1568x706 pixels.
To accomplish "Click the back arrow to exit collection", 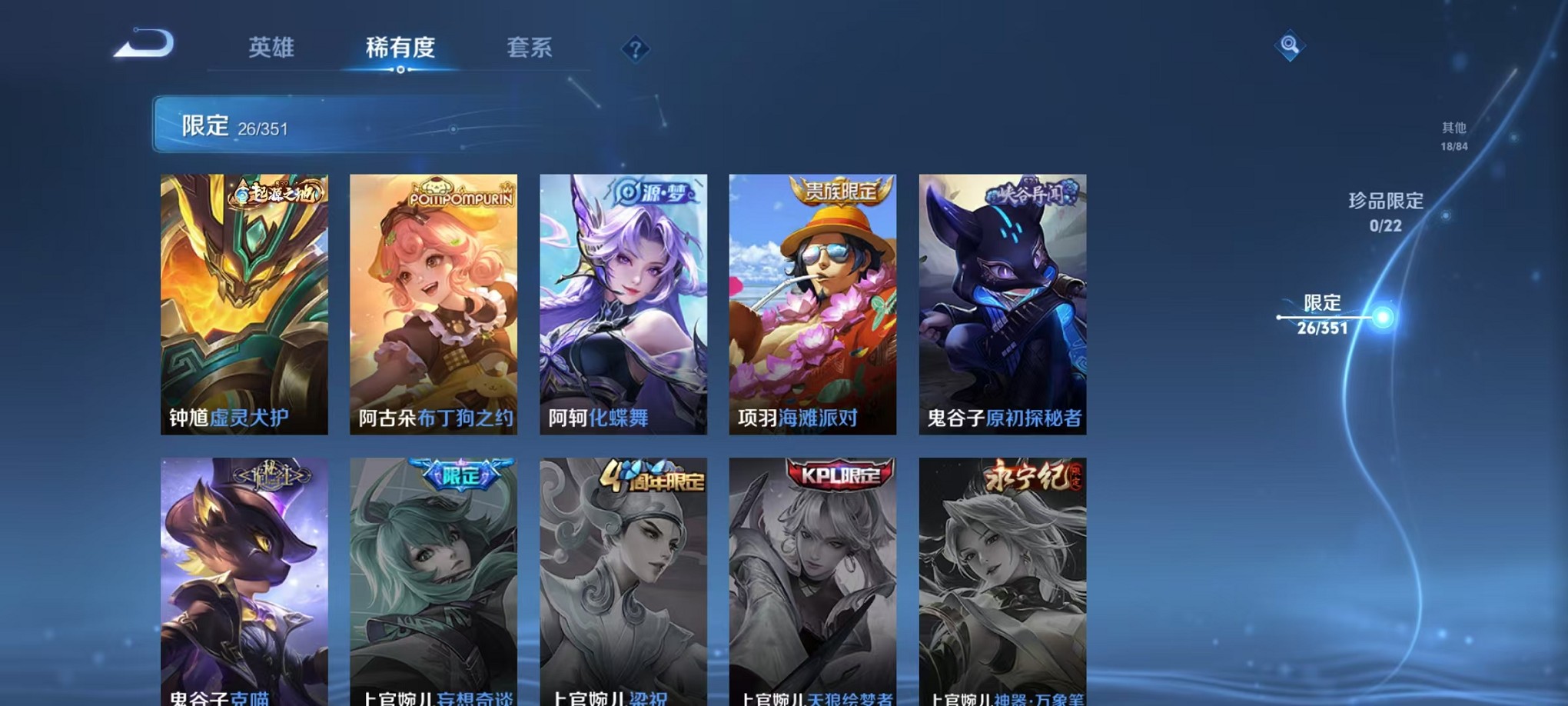I will [x=144, y=44].
